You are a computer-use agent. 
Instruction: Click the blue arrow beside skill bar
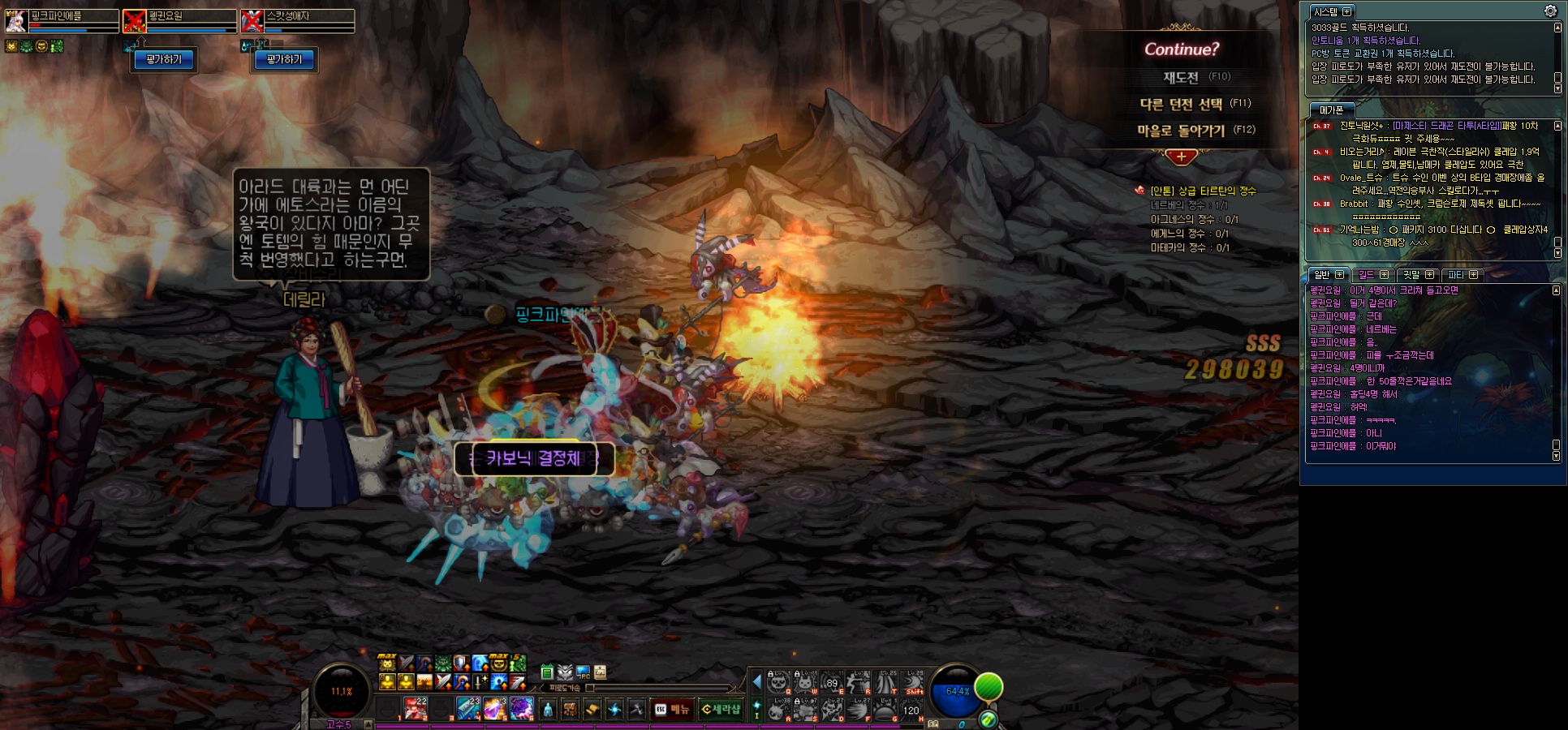756,681
